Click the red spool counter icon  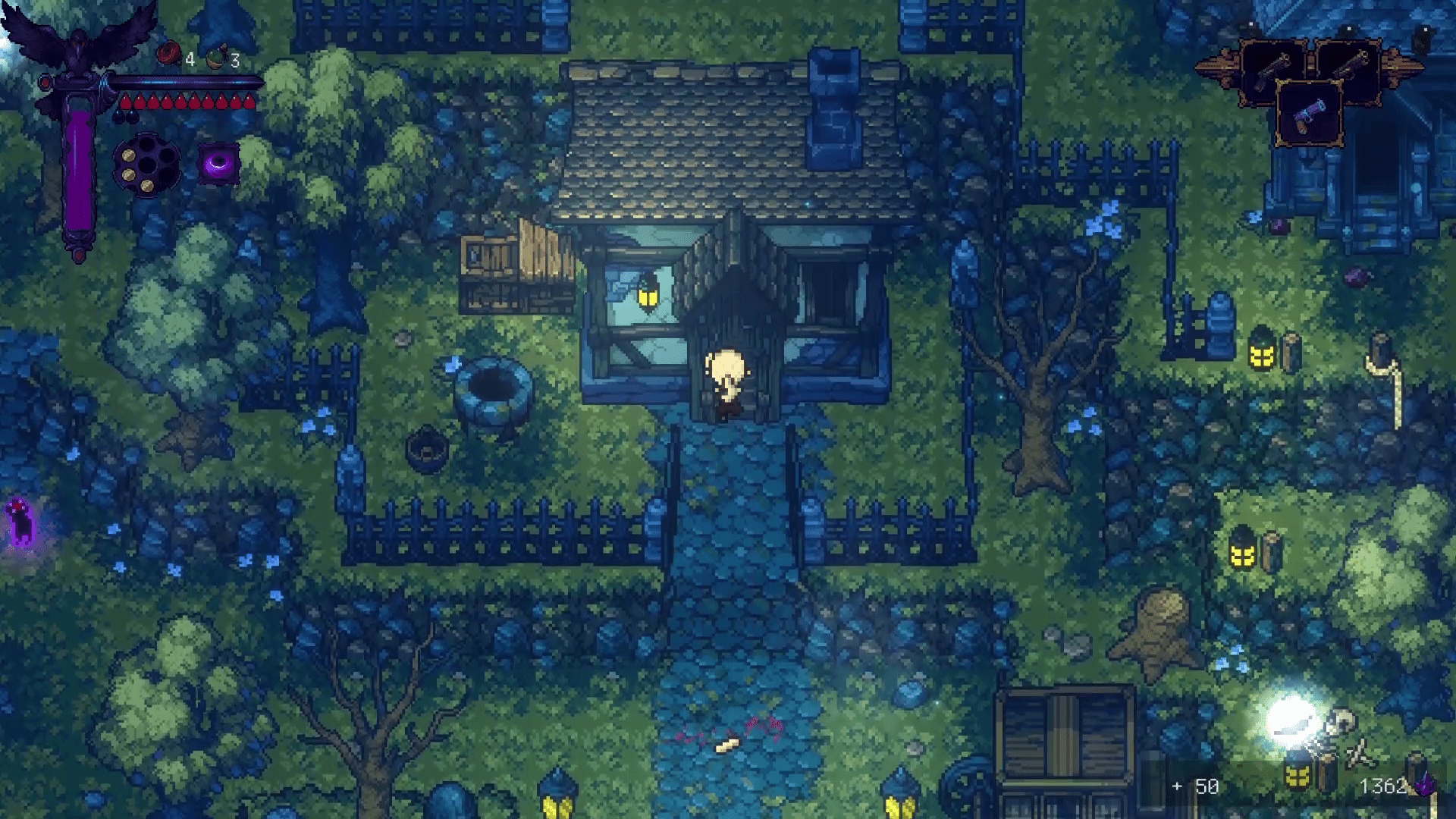[168, 52]
